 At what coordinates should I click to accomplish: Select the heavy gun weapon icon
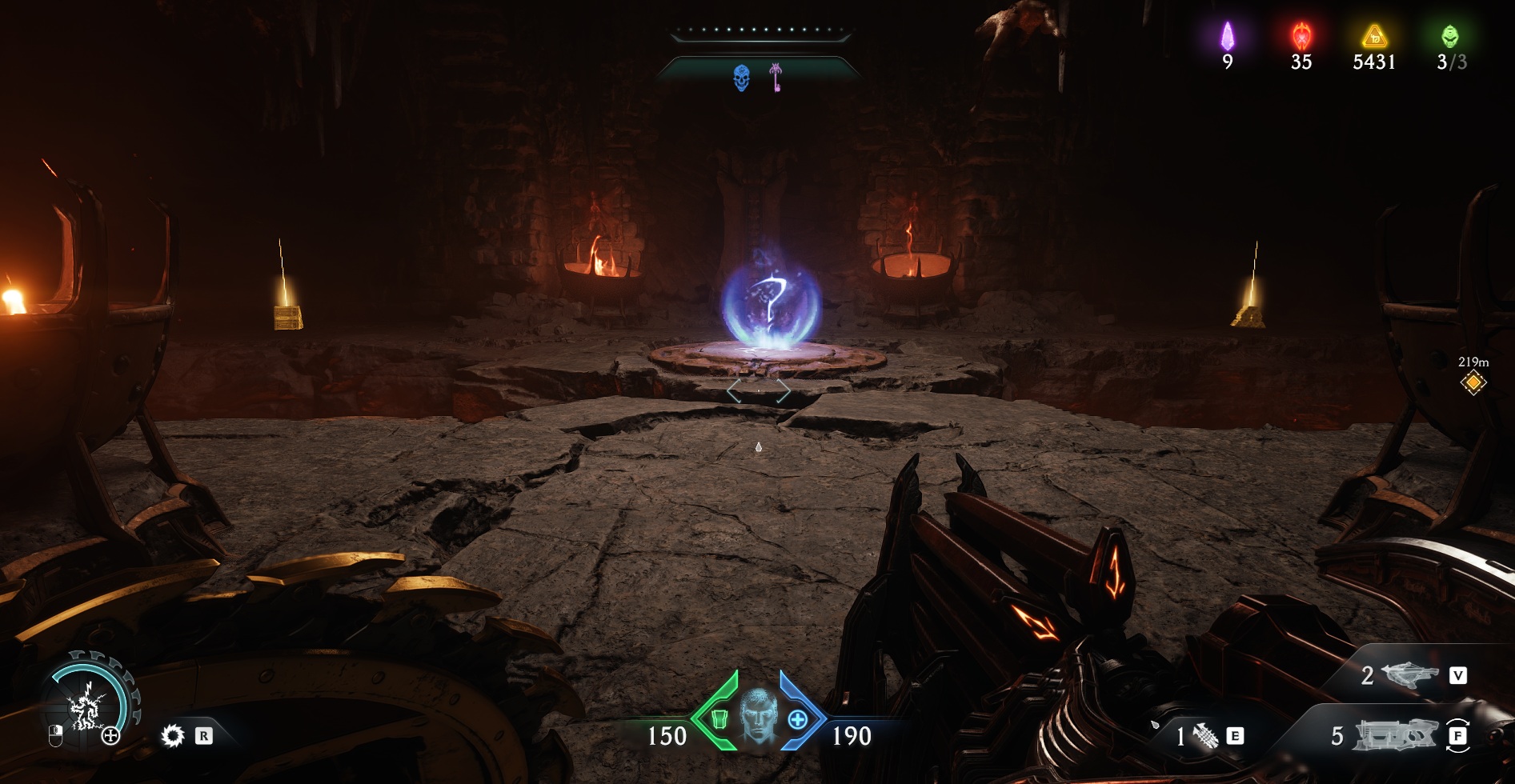tap(1393, 735)
